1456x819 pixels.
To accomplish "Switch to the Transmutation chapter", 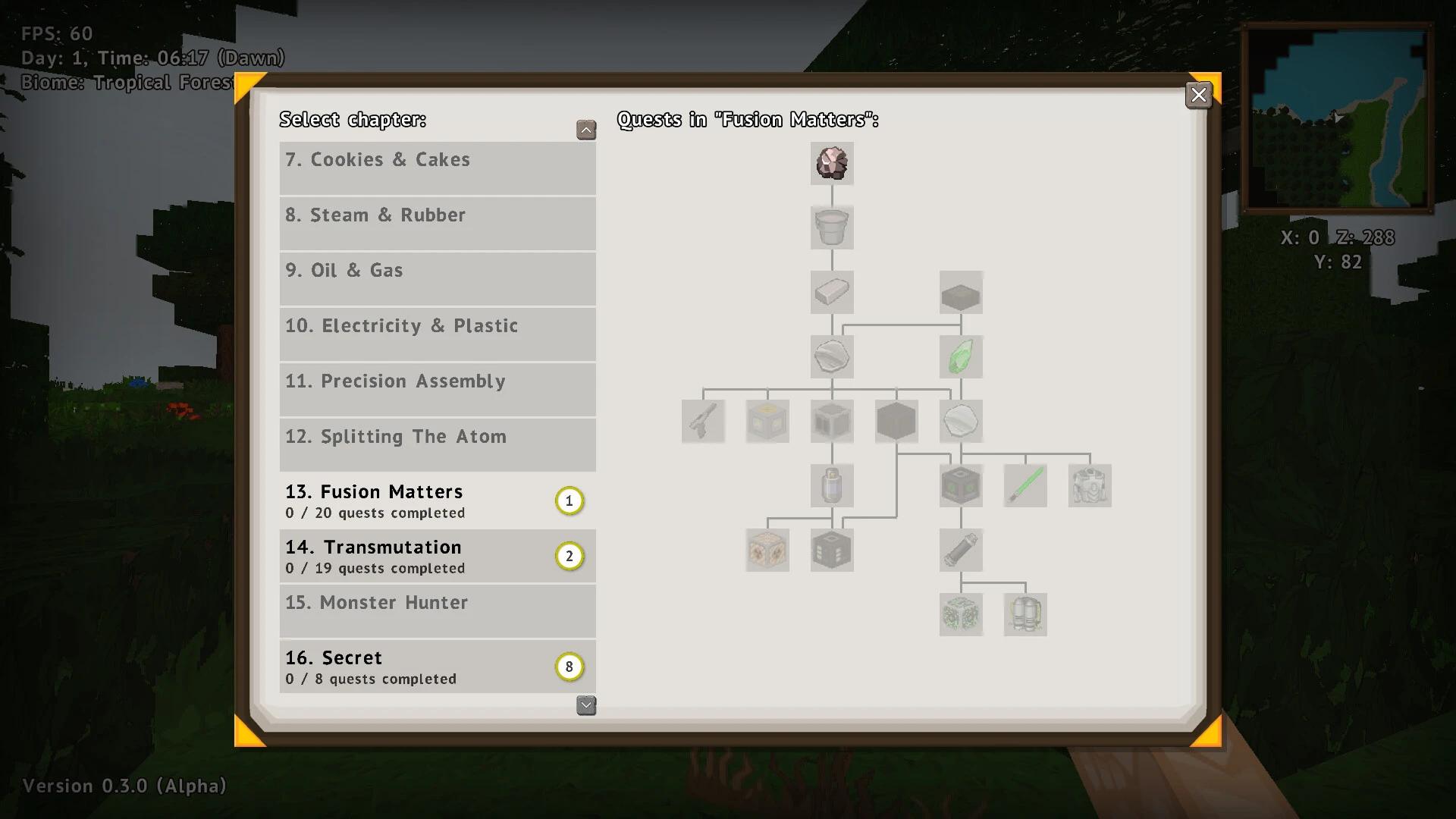I will [438, 556].
